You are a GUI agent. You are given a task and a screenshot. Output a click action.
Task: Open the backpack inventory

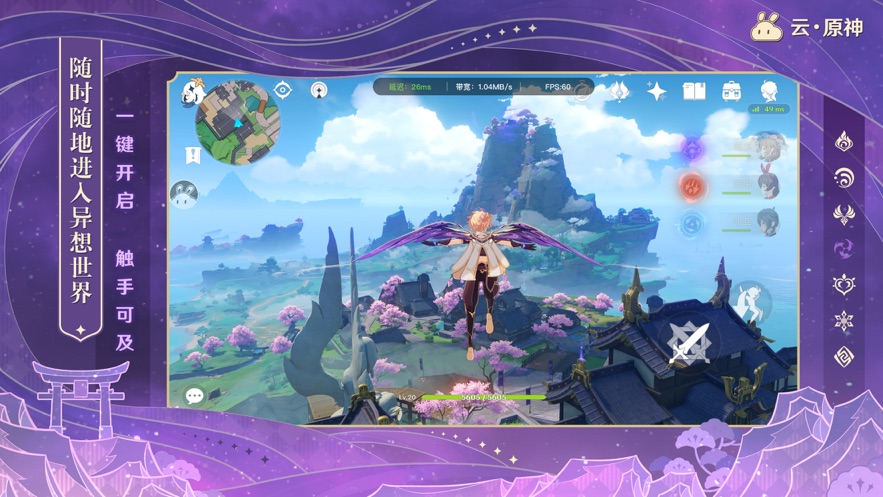(x=732, y=91)
